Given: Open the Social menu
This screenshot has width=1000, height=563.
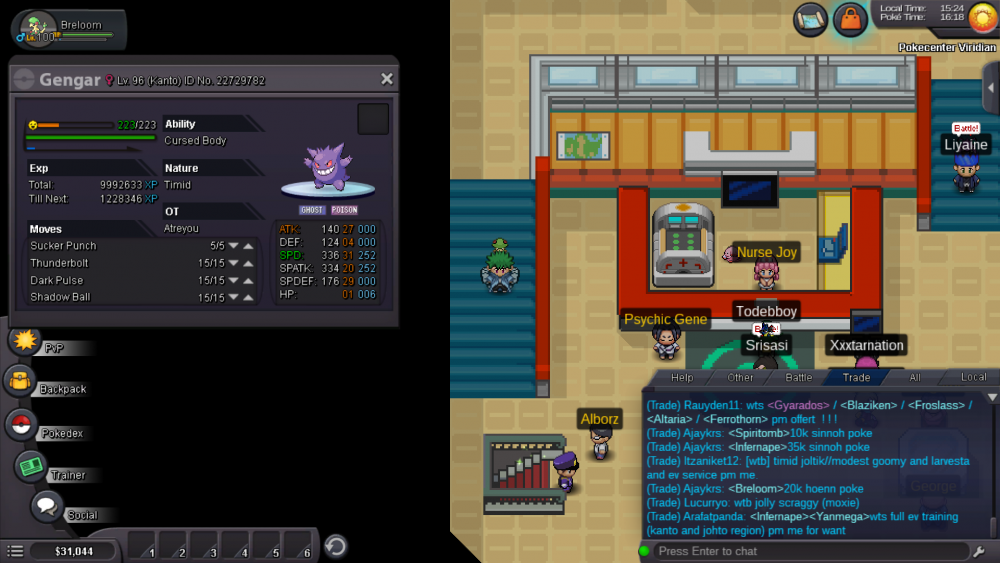Looking at the screenshot, I should [x=46, y=507].
